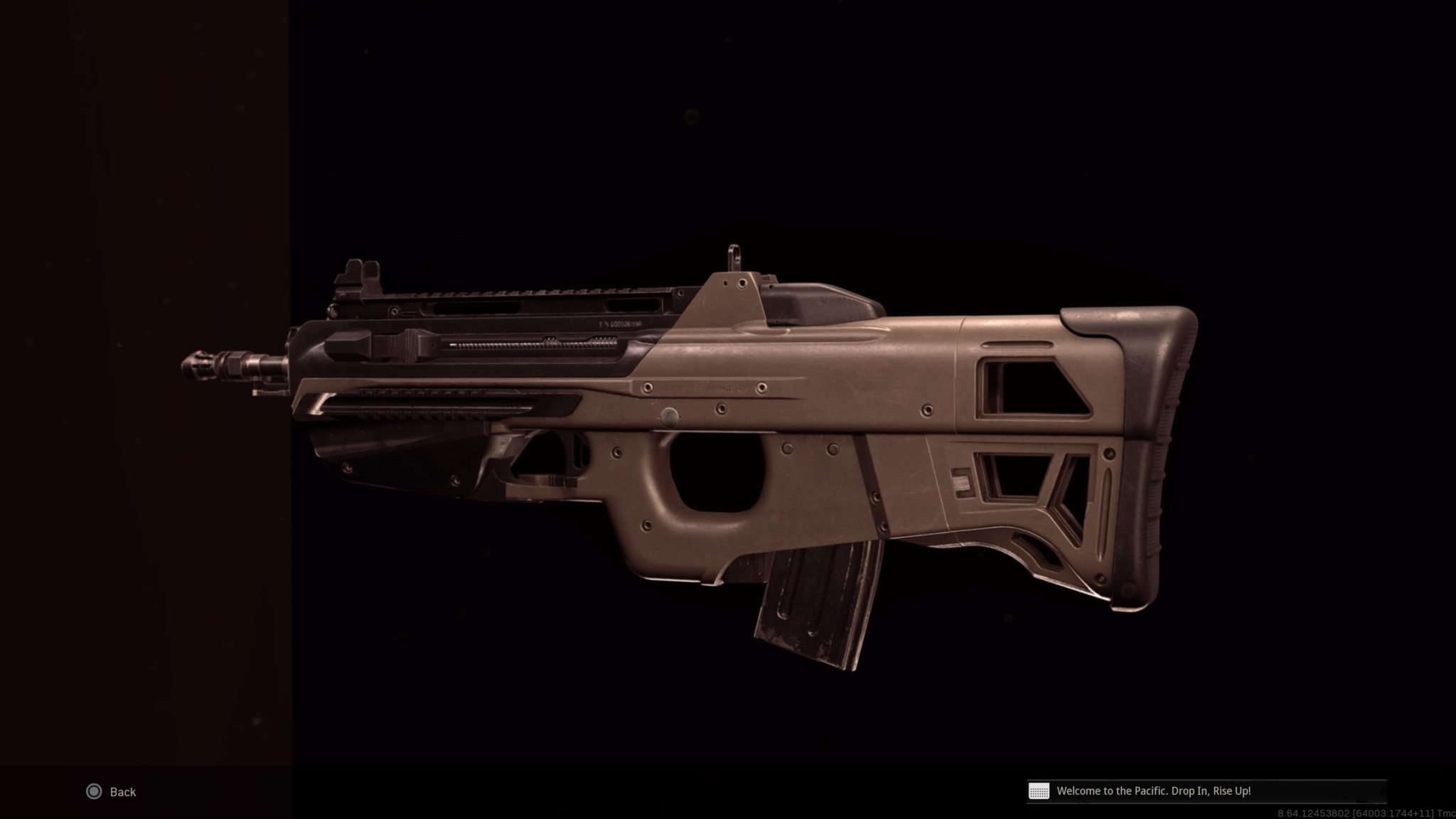1456x819 pixels.
Task: Toggle the magazine attachment slot
Action: [x=818, y=597]
